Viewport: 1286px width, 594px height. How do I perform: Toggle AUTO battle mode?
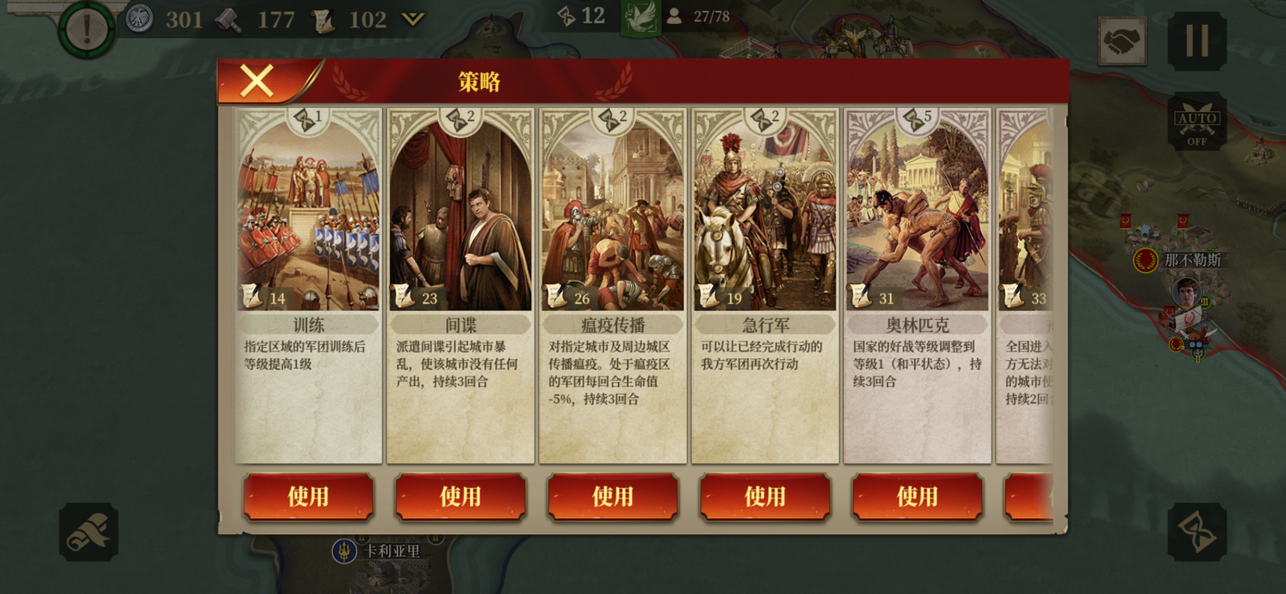click(x=1197, y=122)
